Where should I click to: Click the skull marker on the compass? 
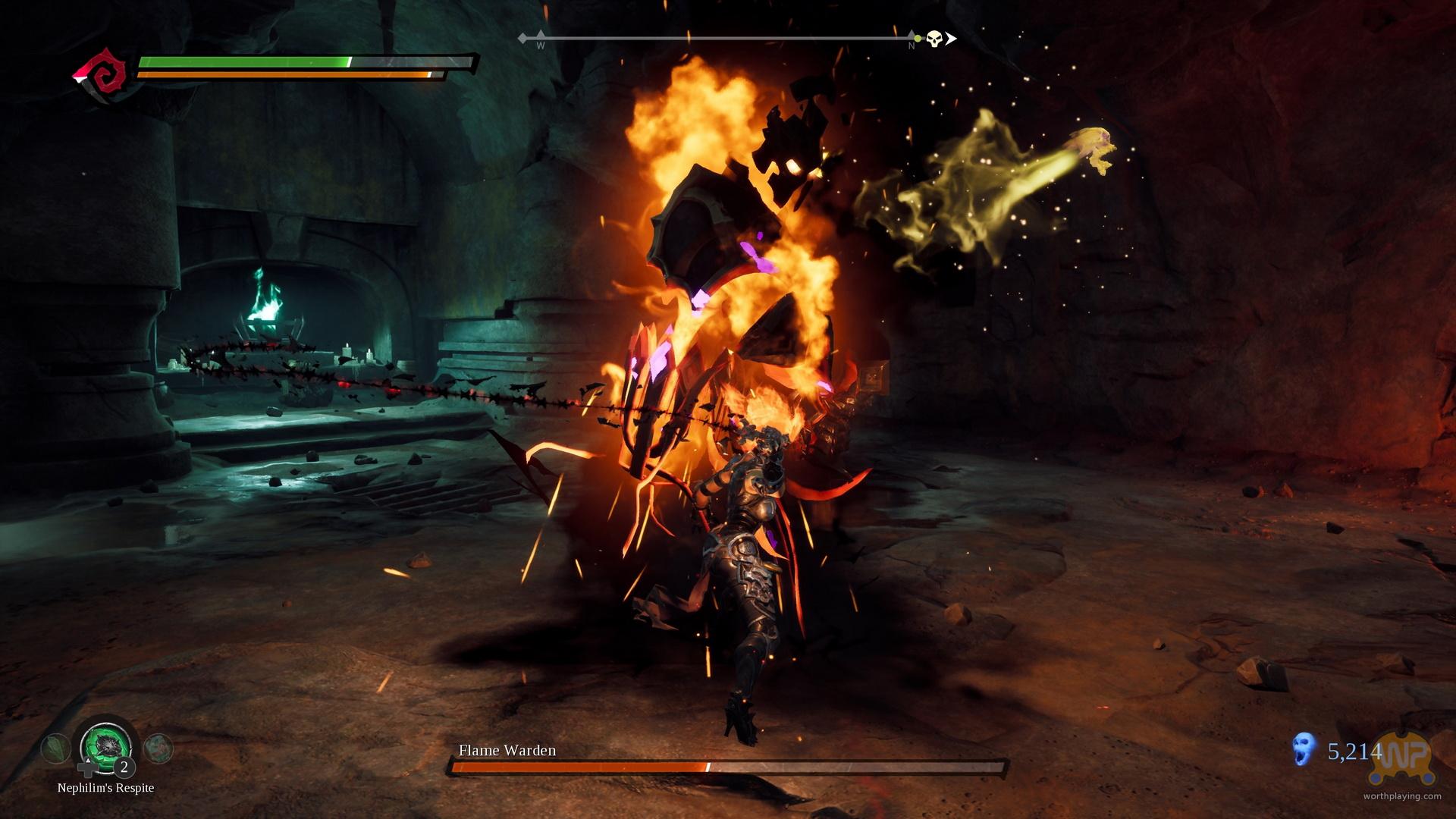point(934,38)
